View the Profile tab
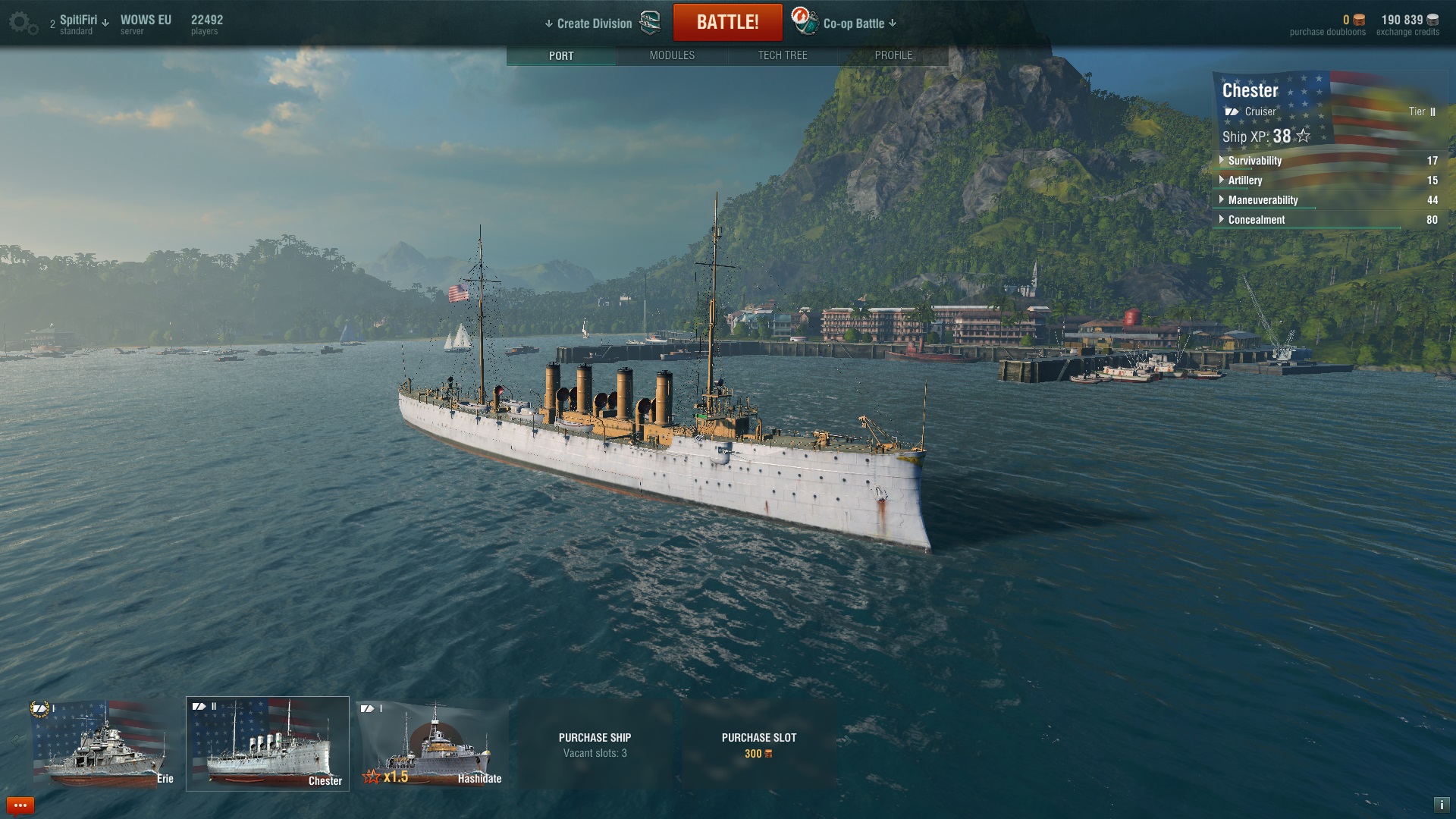Image resolution: width=1456 pixels, height=819 pixels. 893,55
